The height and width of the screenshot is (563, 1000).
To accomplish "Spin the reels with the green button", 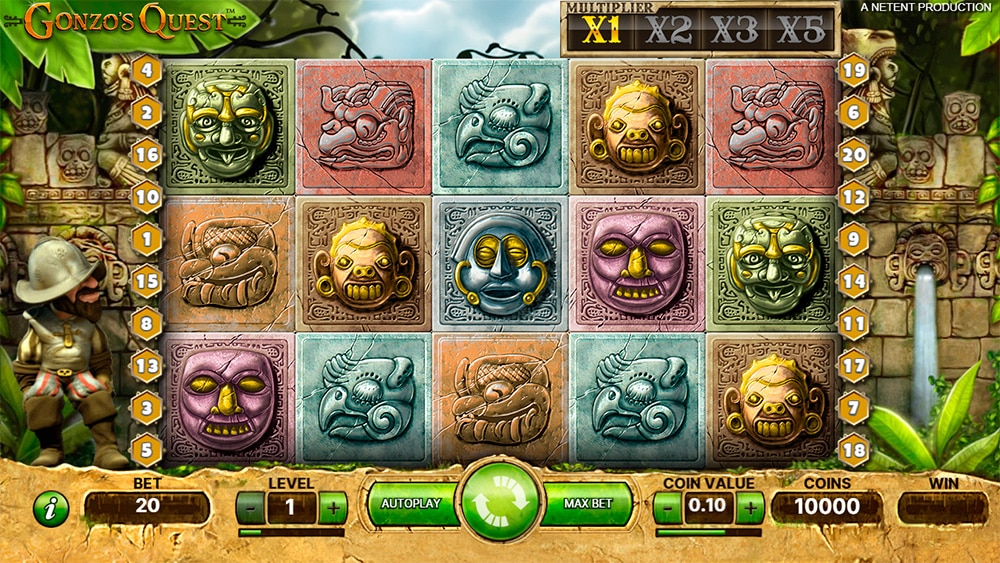I will click(500, 504).
